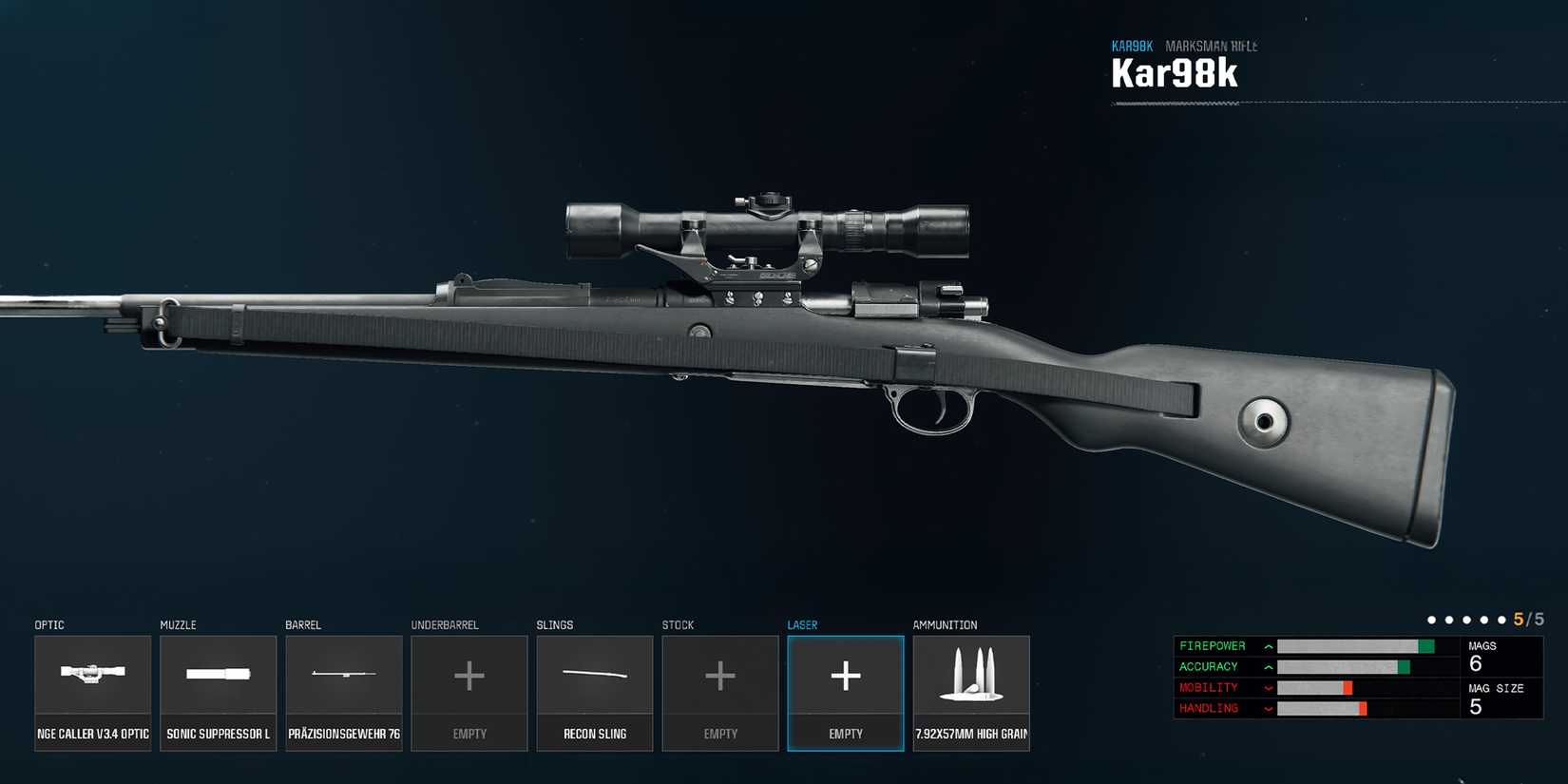Click the highlighted Laser plus icon
Image resolution: width=1568 pixels, height=784 pixels.
click(x=845, y=677)
